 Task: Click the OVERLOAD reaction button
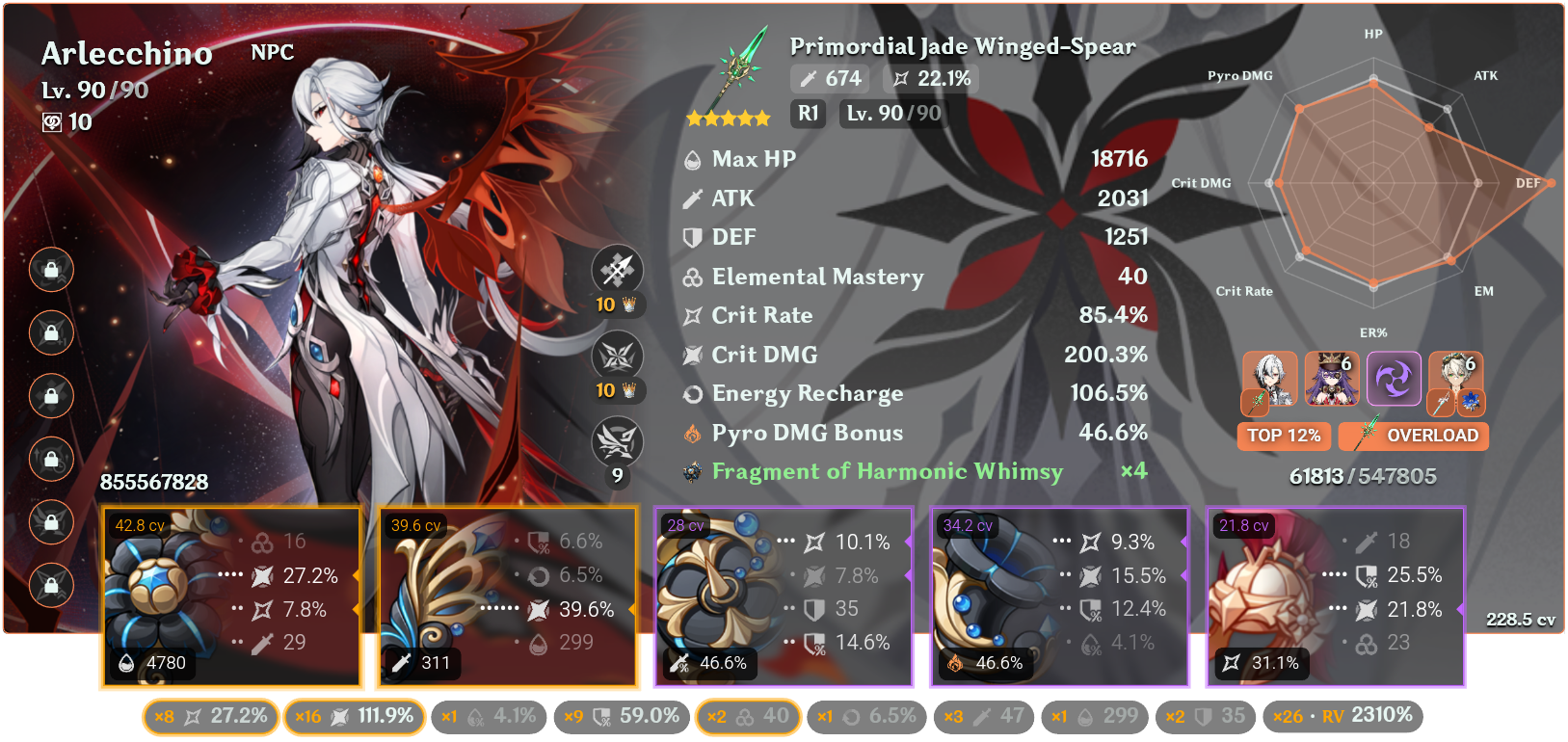pos(1413,436)
